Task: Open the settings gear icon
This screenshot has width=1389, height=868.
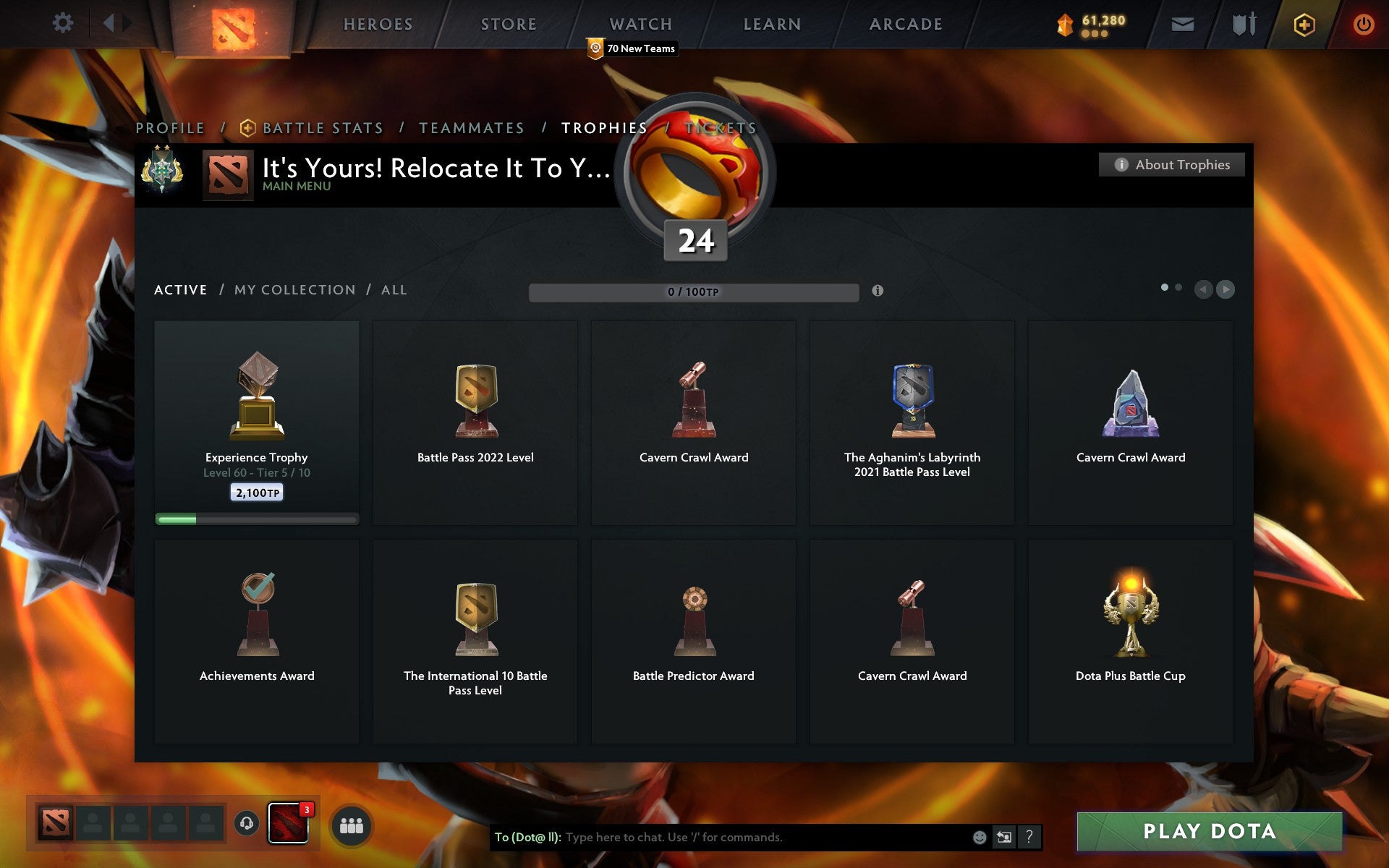Action: coord(64,23)
